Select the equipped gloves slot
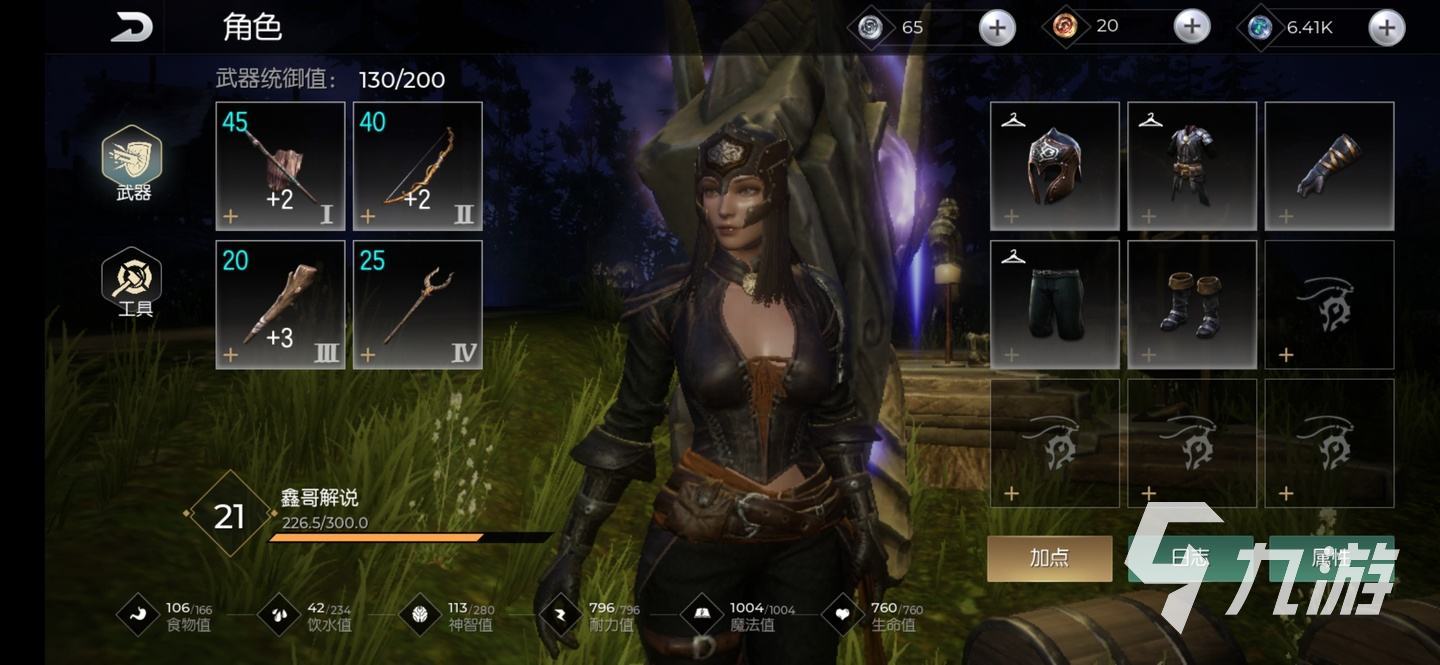The image size is (1440, 665). 1329,166
